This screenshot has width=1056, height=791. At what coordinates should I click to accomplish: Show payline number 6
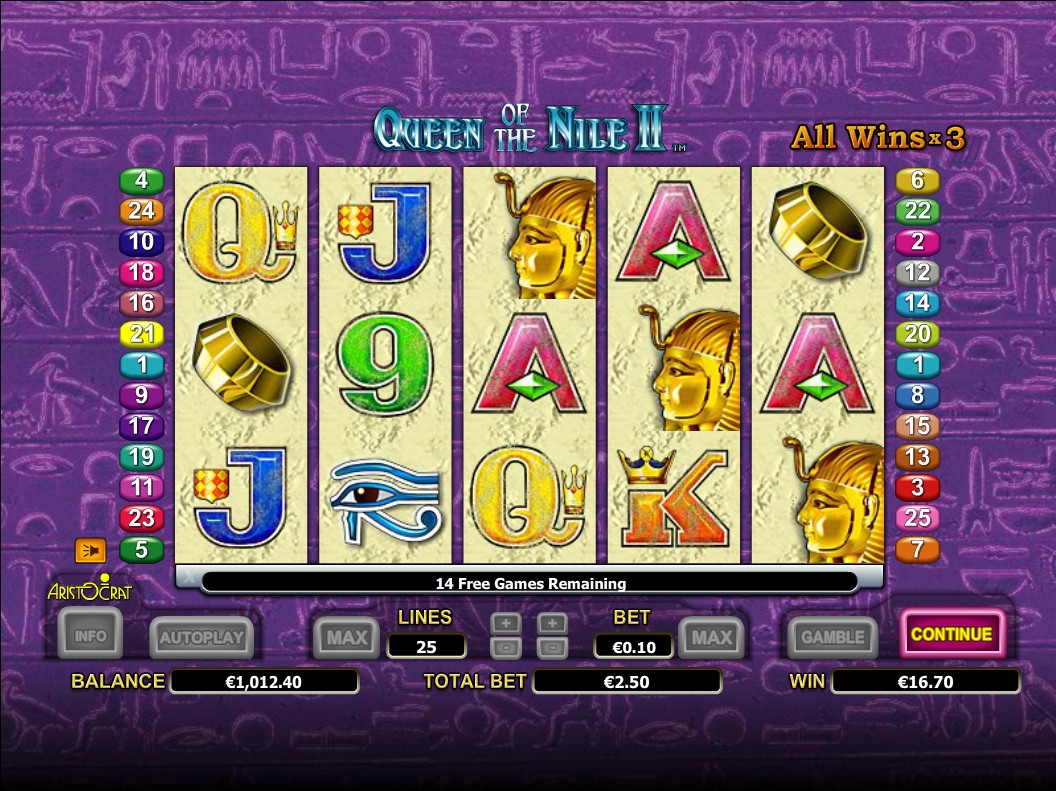[x=917, y=181]
